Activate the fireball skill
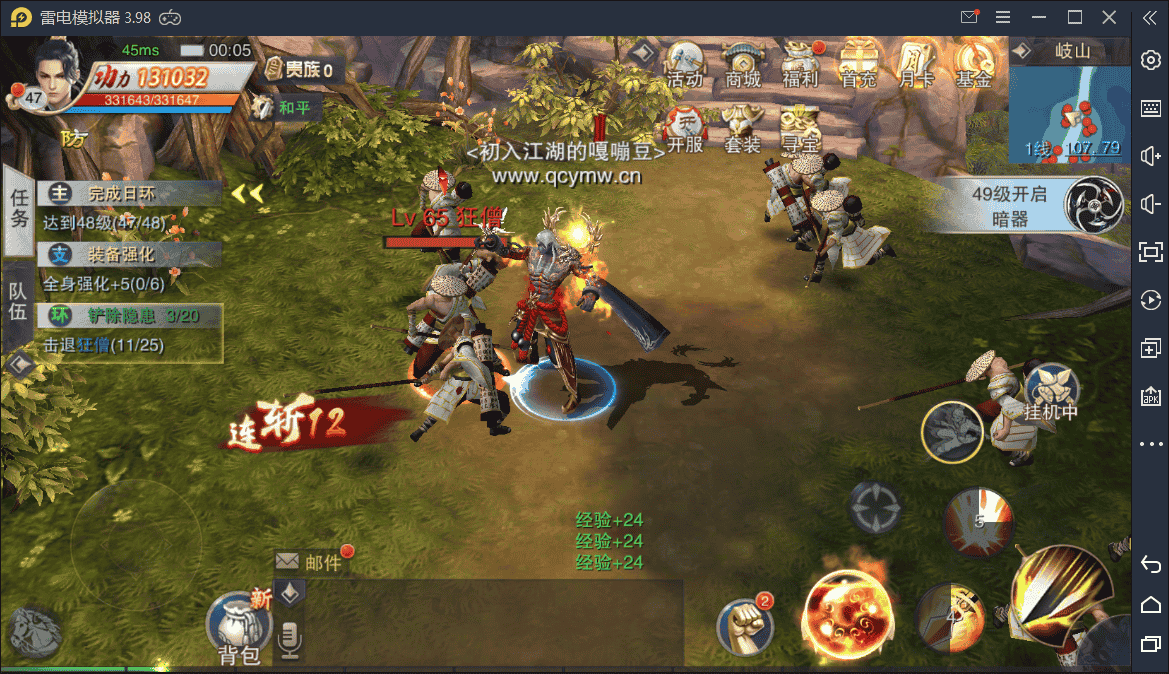The image size is (1169, 674). 849,615
